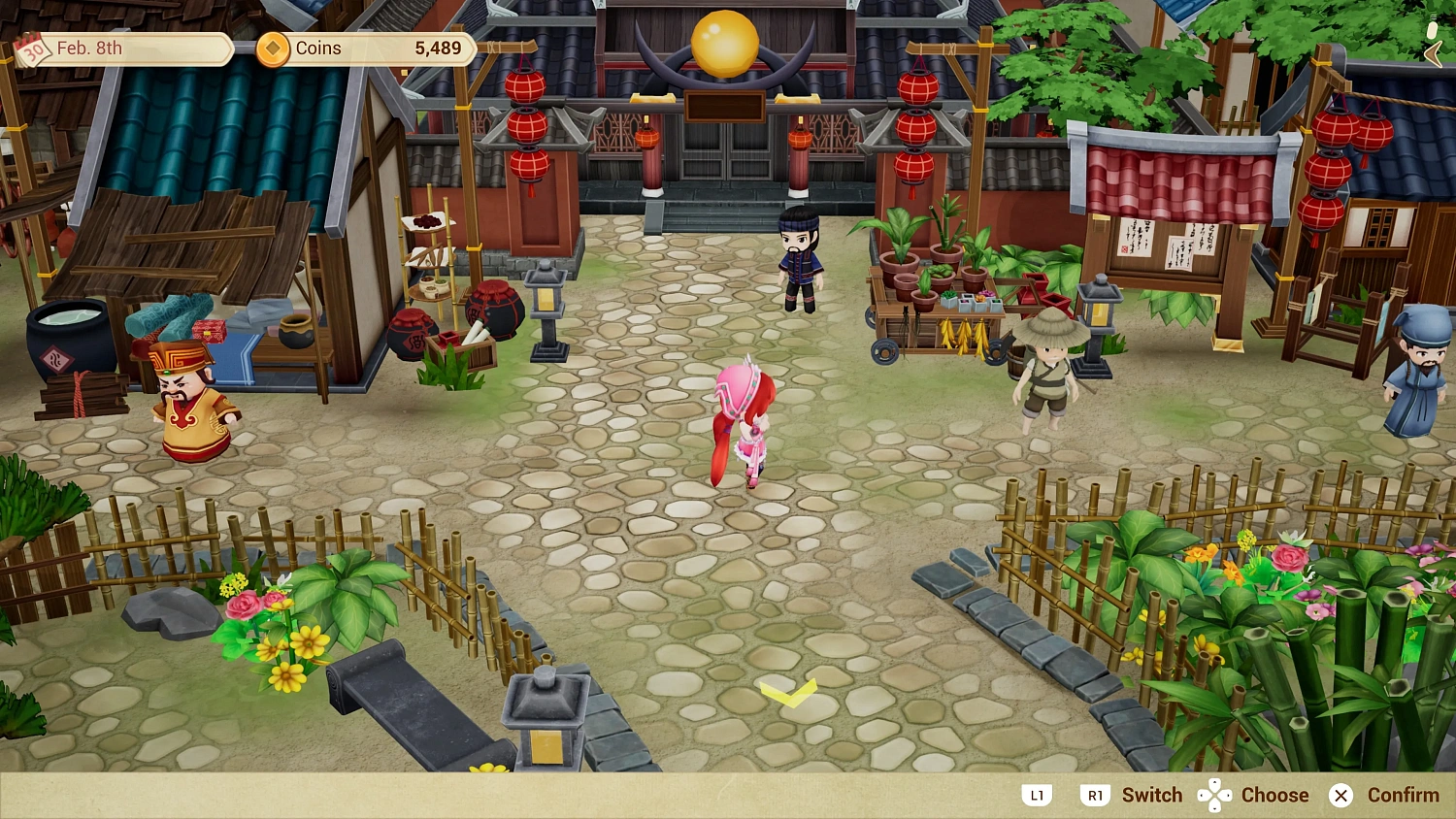Click the calendar icon showing 30
The height and width of the screenshot is (819, 1456).
(32, 50)
